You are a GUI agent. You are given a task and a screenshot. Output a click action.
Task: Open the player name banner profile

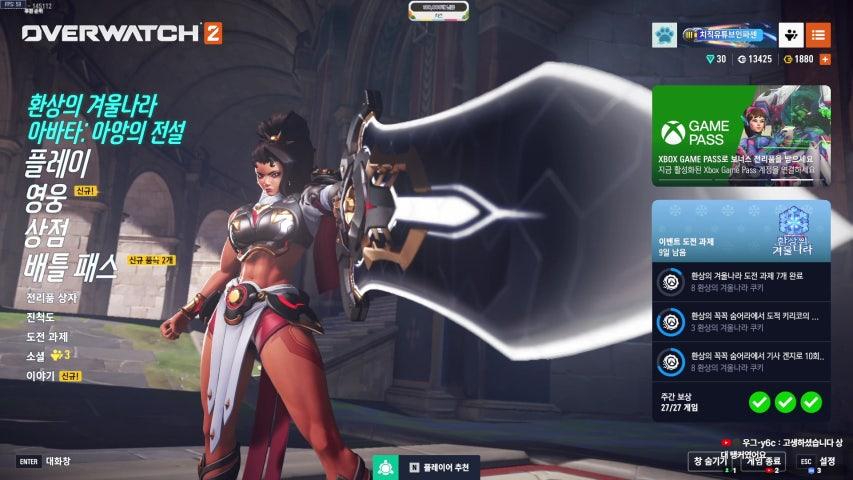(722, 36)
